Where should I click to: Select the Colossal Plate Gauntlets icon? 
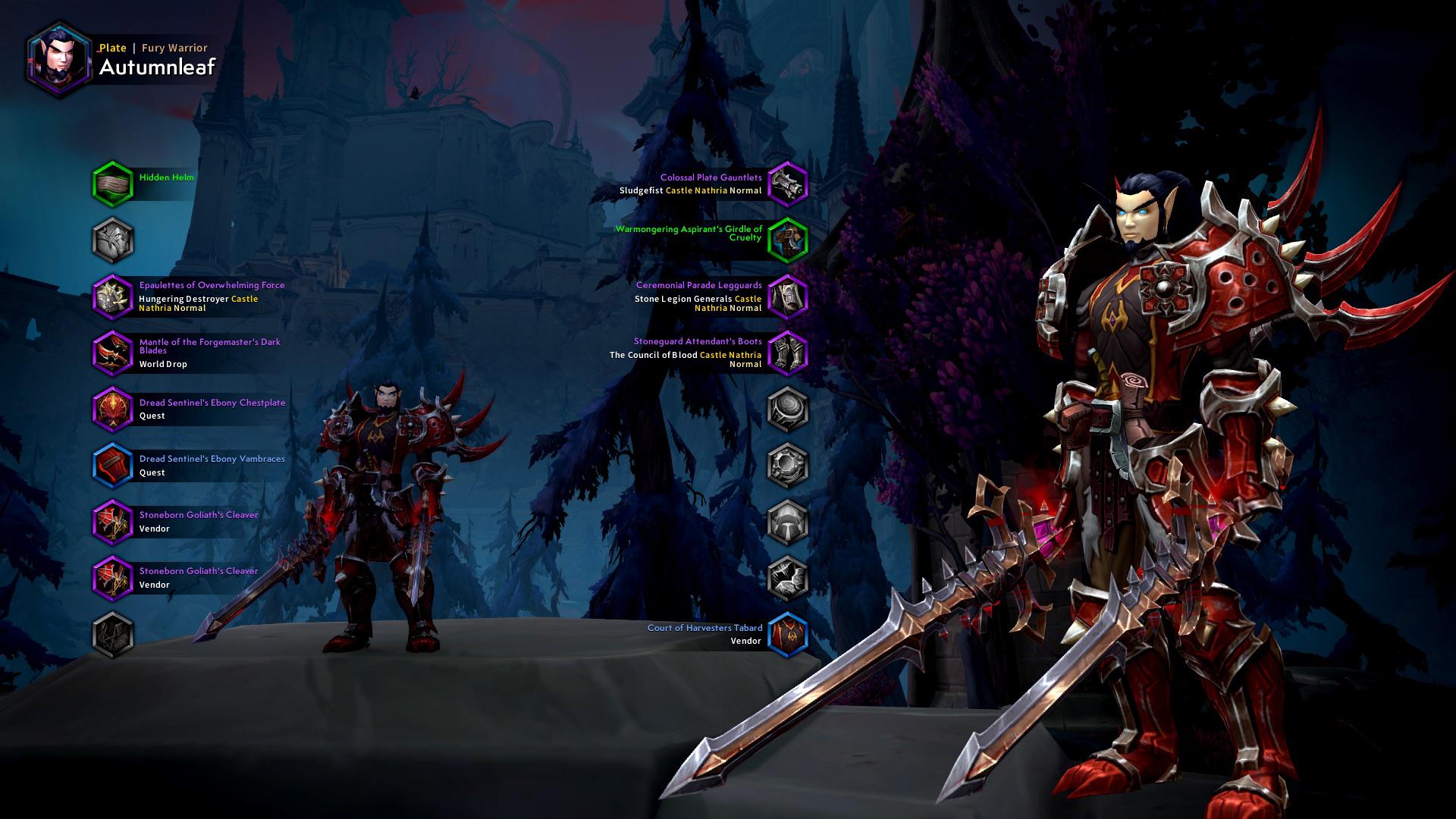tap(789, 184)
